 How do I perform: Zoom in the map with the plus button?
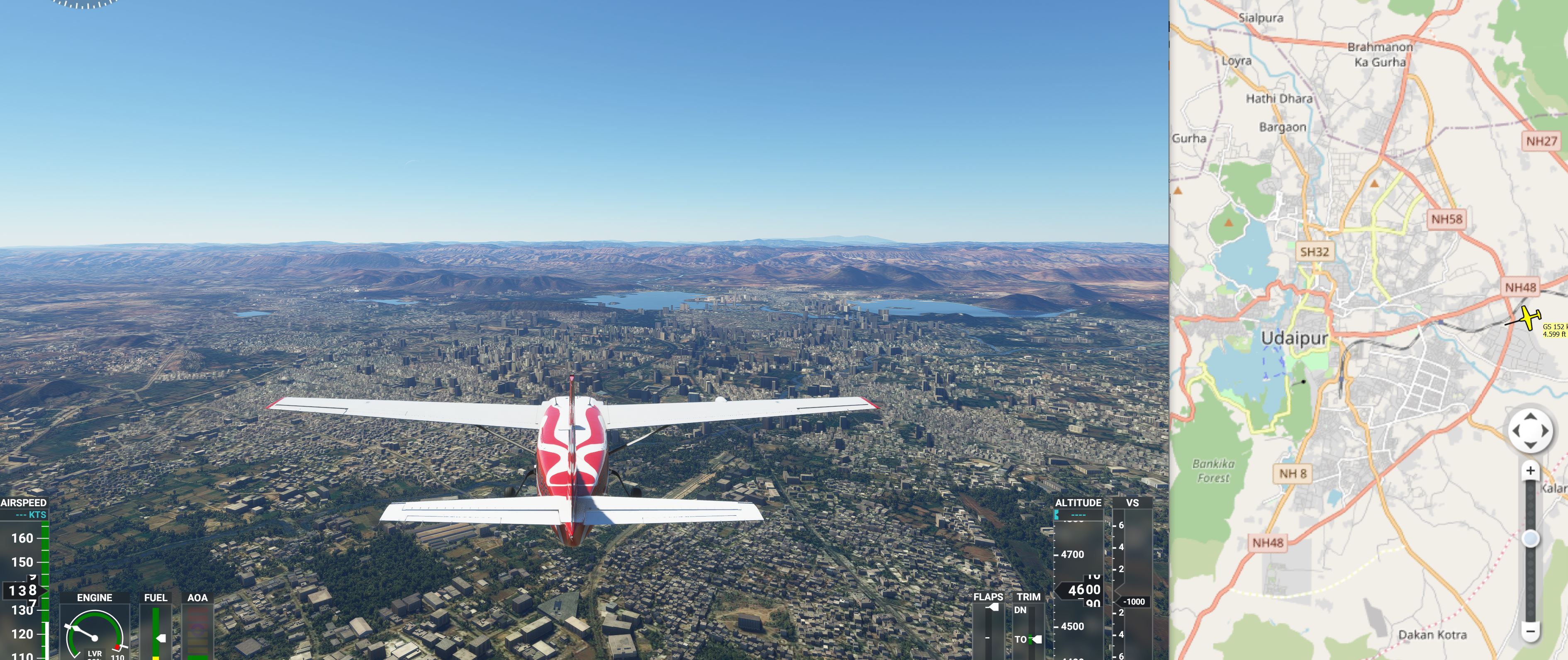[x=1530, y=471]
